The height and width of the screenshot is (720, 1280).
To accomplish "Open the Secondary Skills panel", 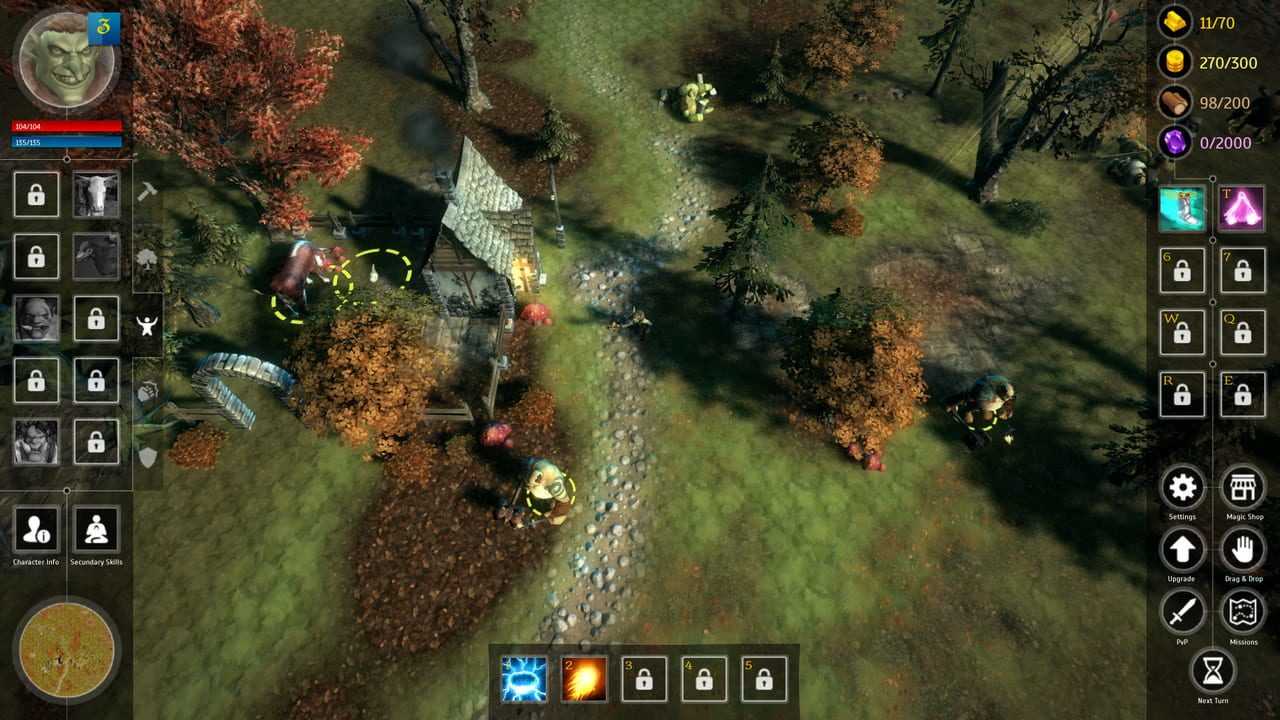I will (x=96, y=530).
